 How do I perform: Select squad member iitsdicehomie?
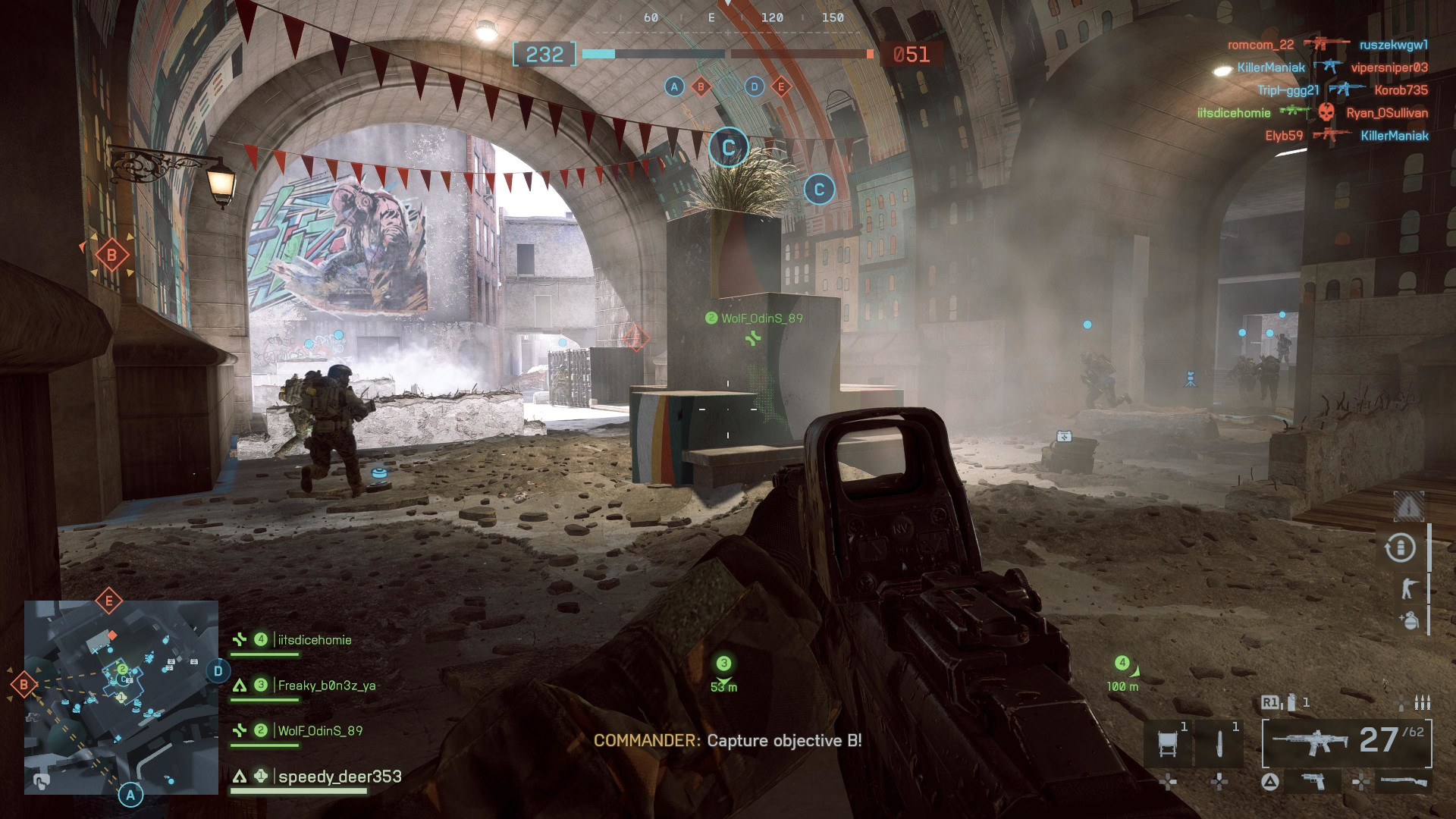[x=314, y=640]
